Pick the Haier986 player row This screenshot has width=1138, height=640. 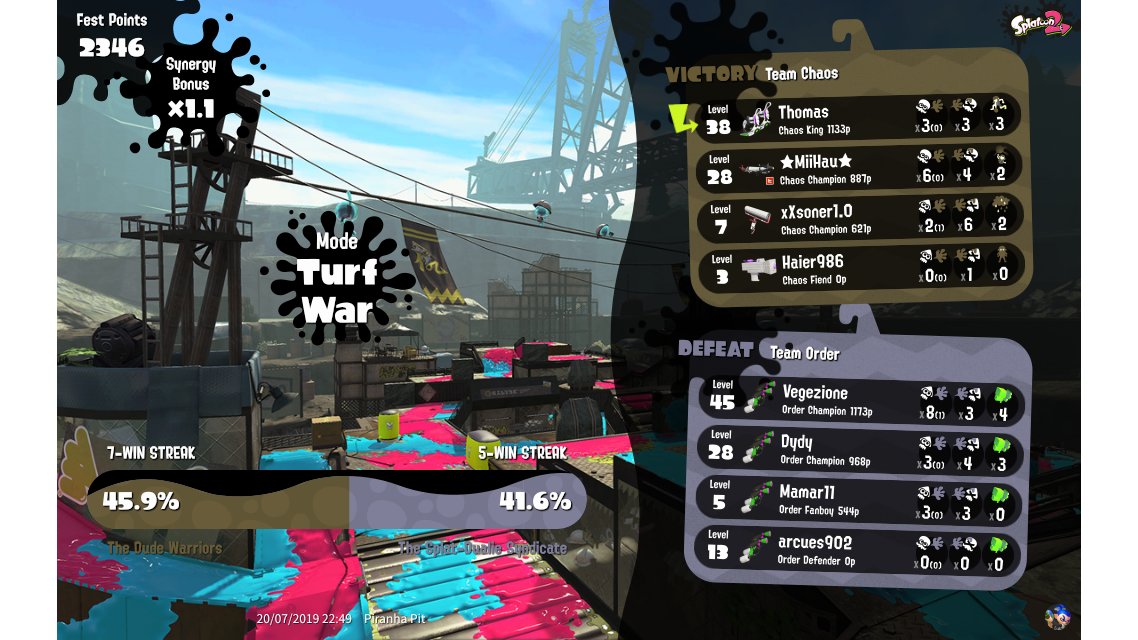(x=860, y=267)
